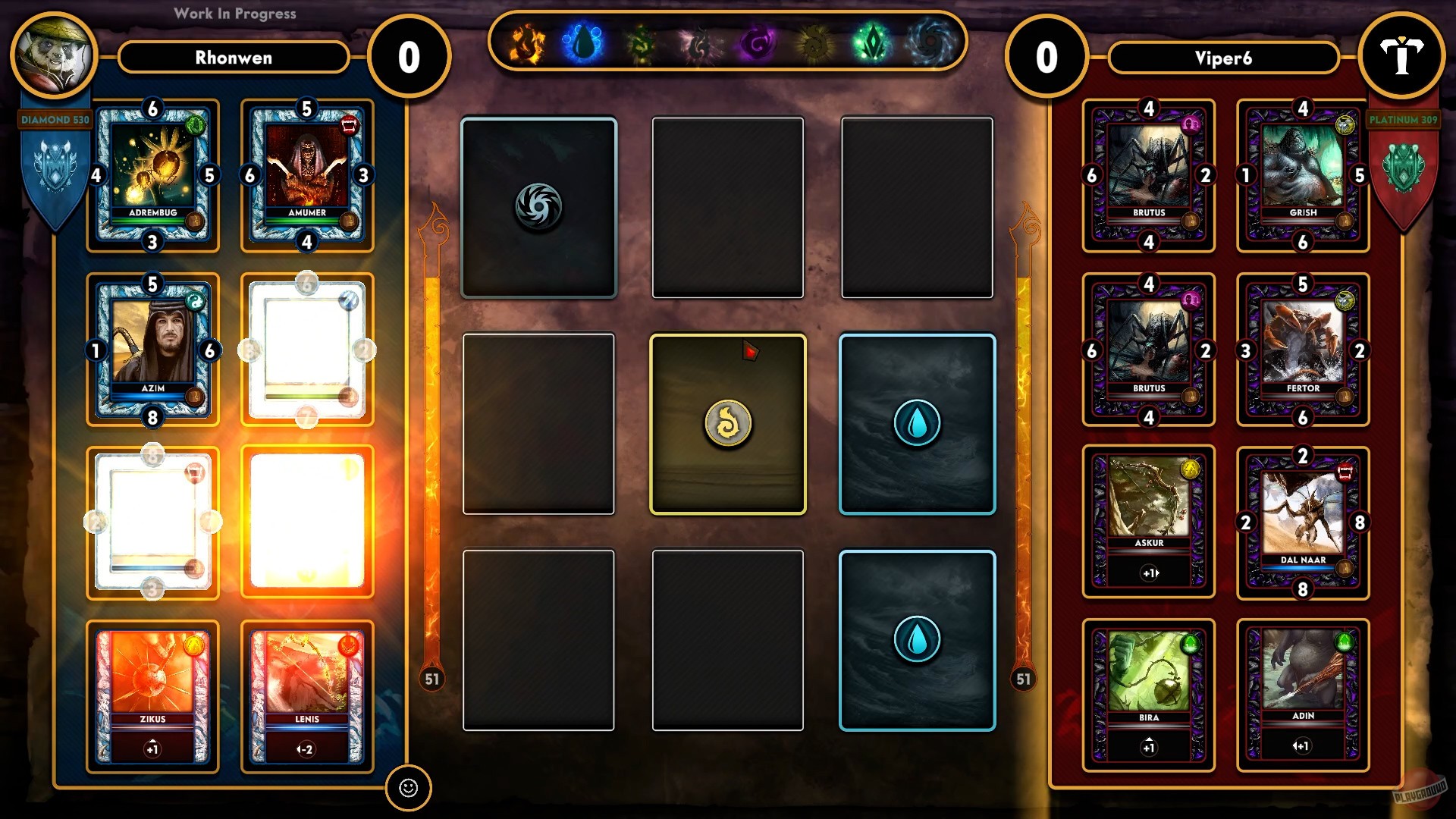Open the smiley emote button
Screen dimensions: 1456x819
(x=410, y=789)
